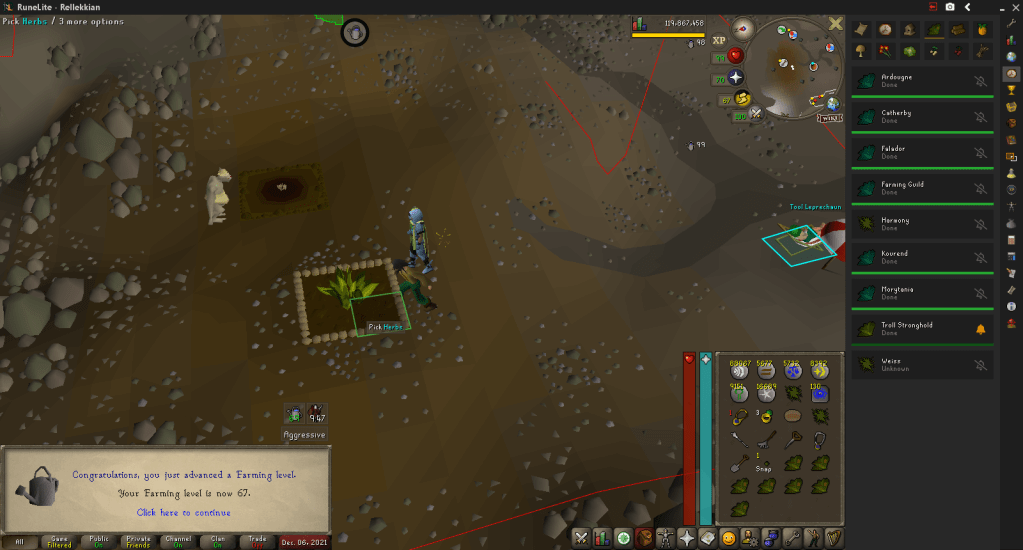1023x550 pixels.
Task: Open the combat options tab
Action: tap(581, 538)
